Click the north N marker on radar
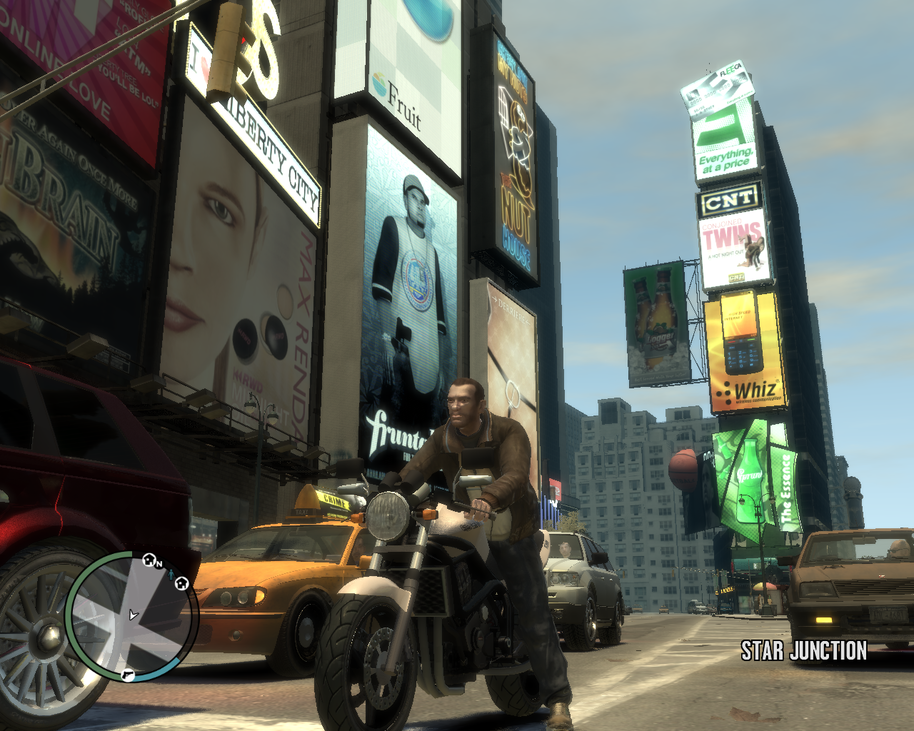Image resolution: width=914 pixels, height=731 pixels. point(158,565)
